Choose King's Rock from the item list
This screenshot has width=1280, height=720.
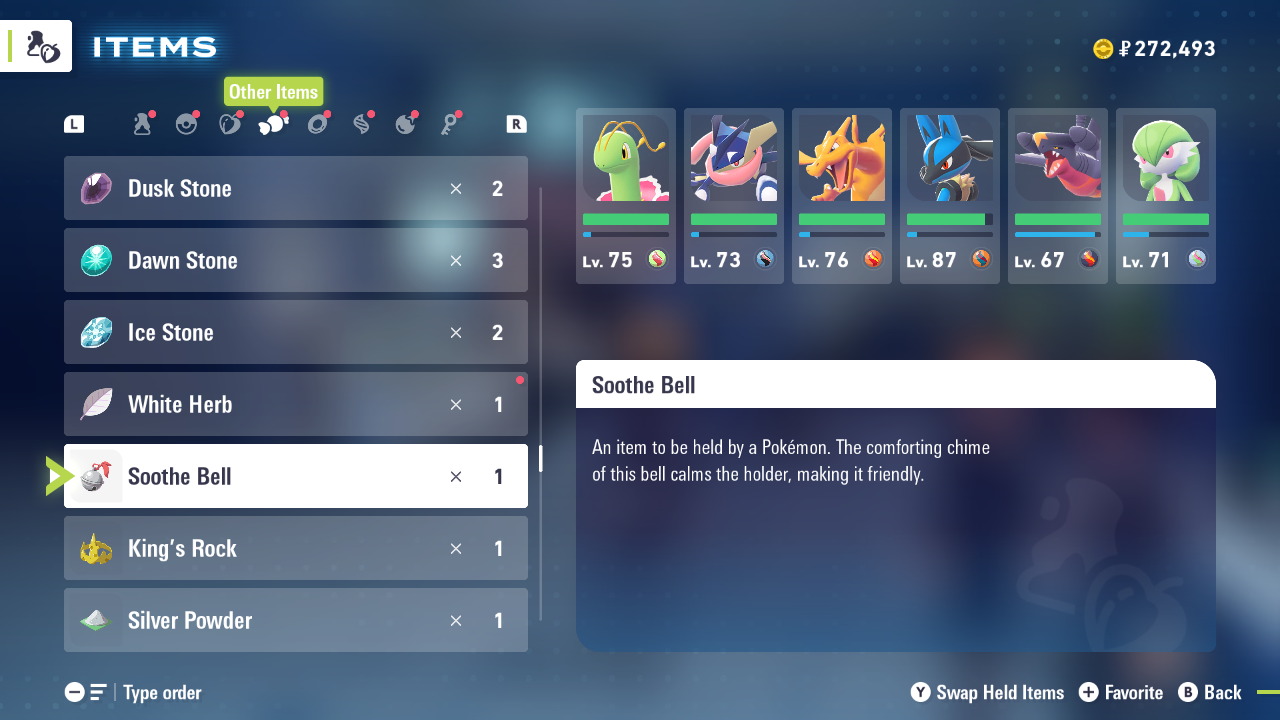[x=295, y=548]
